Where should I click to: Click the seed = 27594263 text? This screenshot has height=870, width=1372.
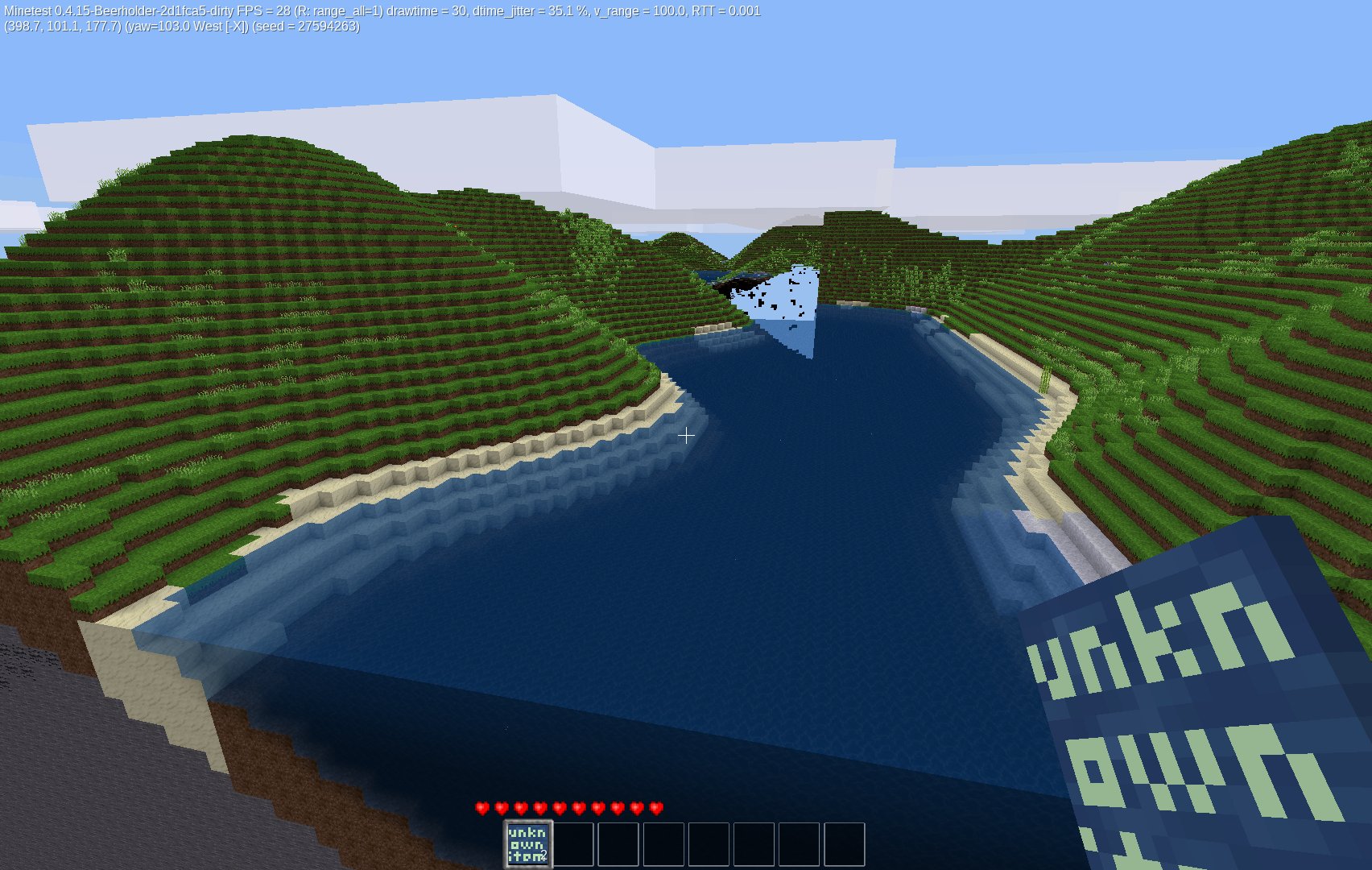[306, 28]
